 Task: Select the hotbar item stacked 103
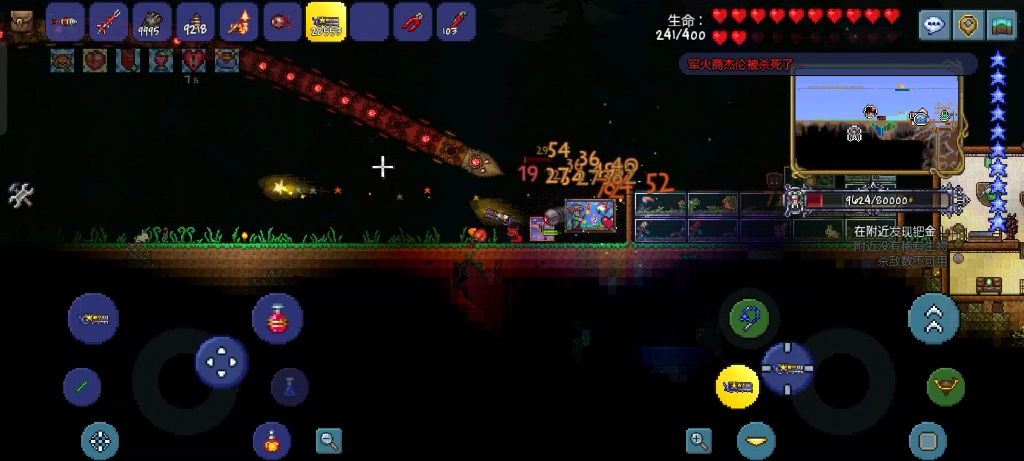[x=454, y=21]
